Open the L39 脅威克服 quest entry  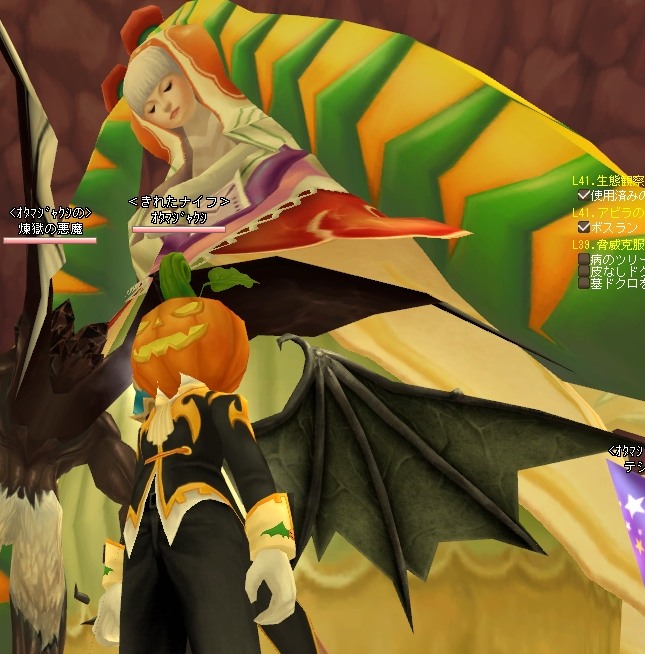click(609, 245)
